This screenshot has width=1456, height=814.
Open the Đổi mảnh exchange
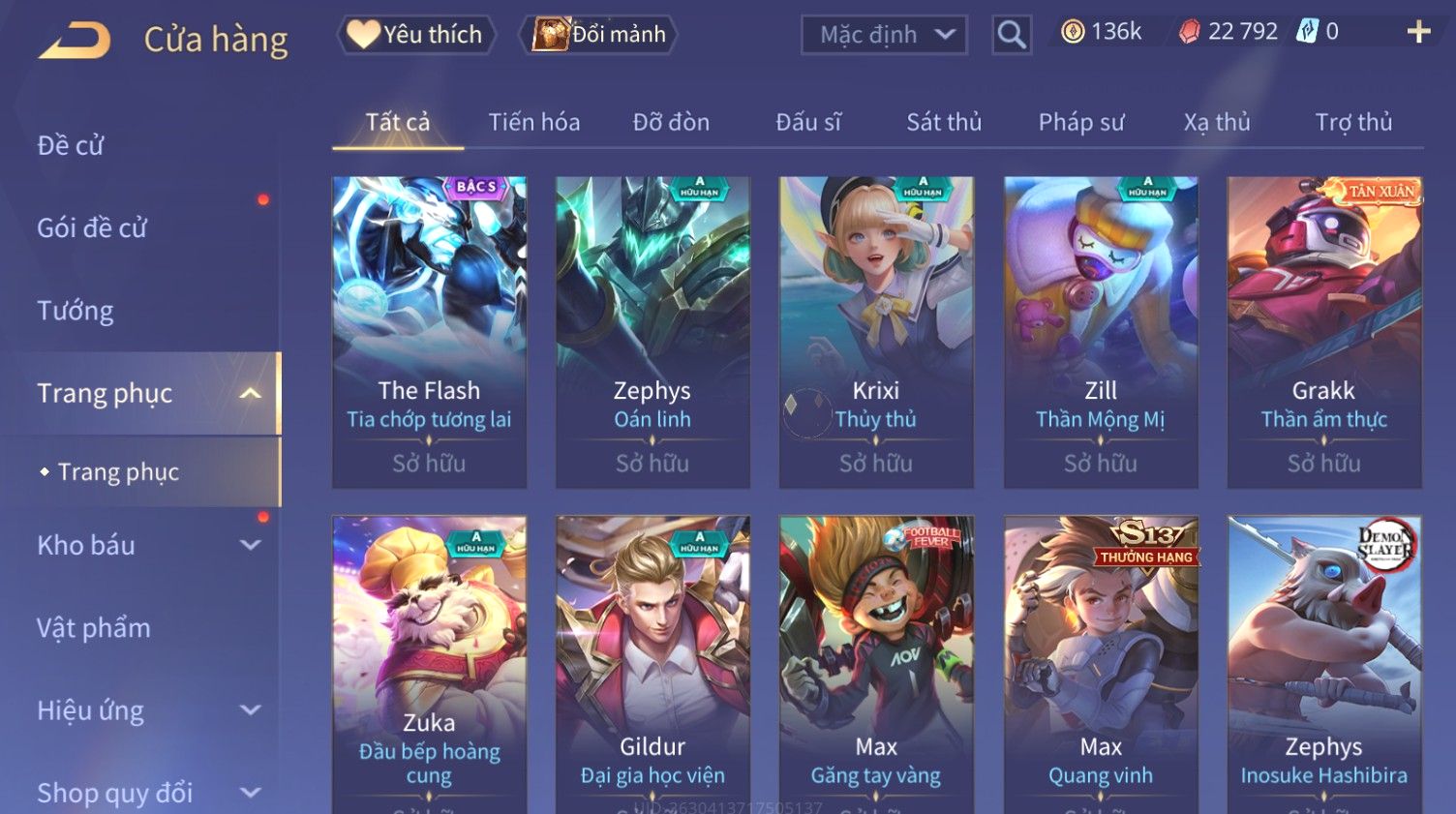click(599, 35)
